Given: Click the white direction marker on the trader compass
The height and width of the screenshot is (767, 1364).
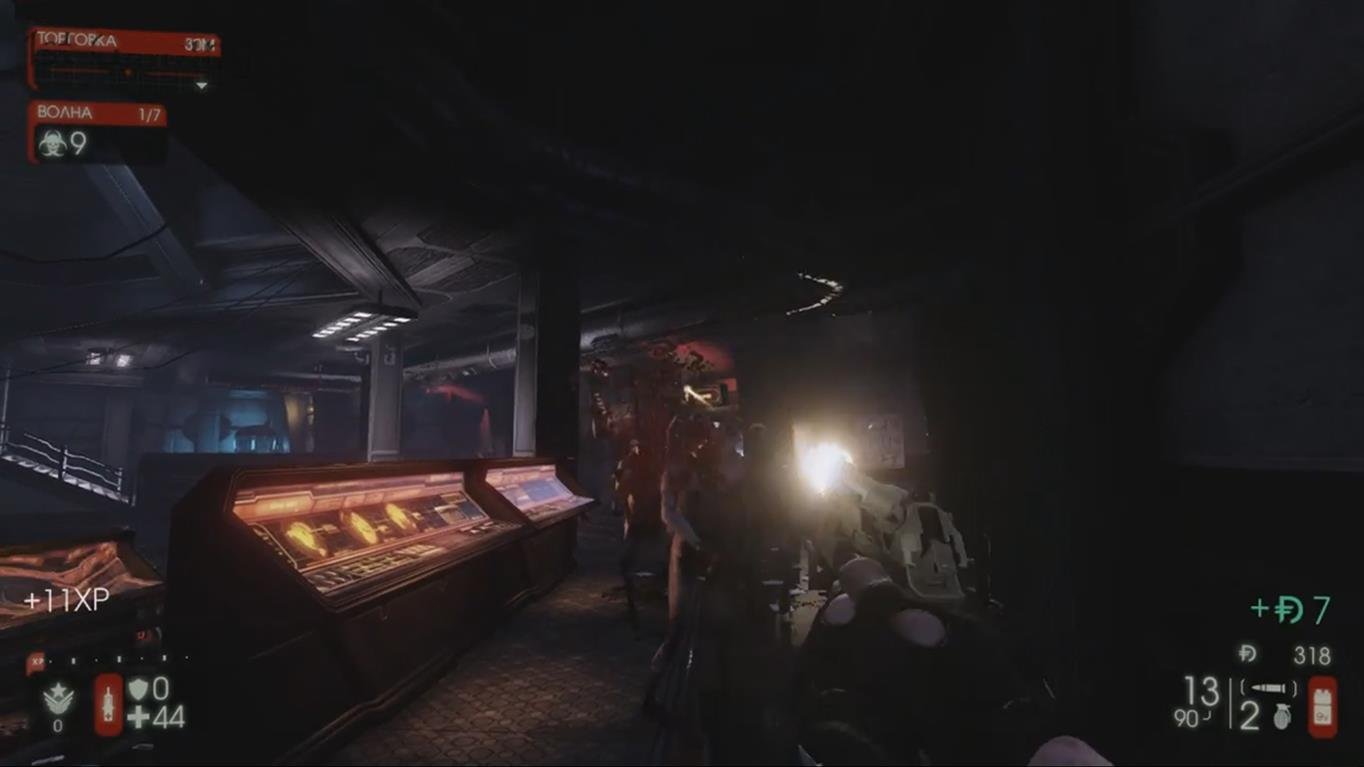Looking at the screenshot, I should coord(126,72).
